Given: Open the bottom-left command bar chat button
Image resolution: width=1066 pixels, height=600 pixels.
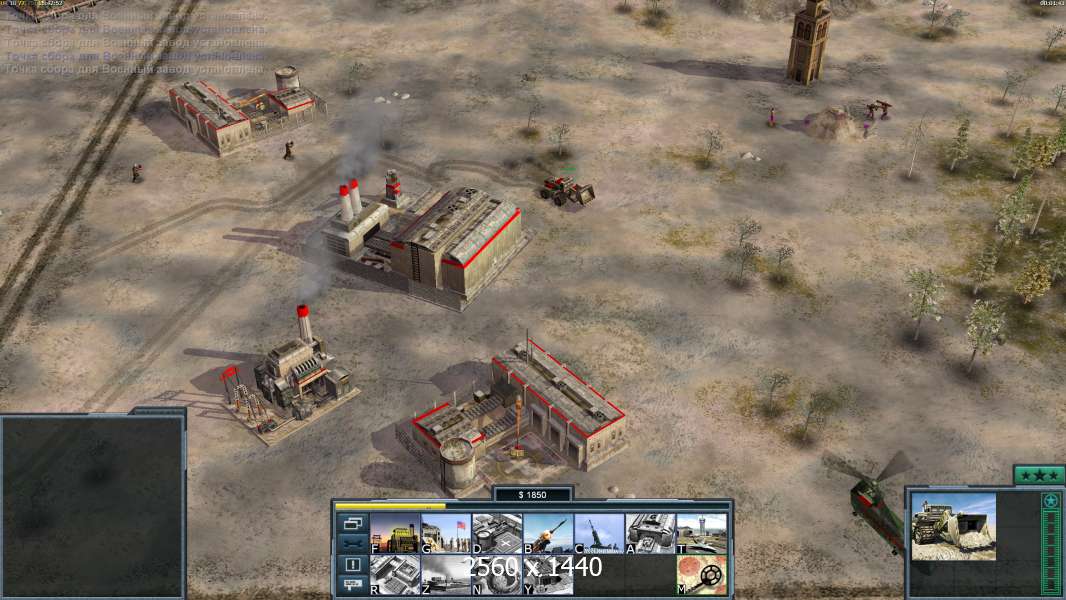Looking at the screenshot, I should click(353, 585).
